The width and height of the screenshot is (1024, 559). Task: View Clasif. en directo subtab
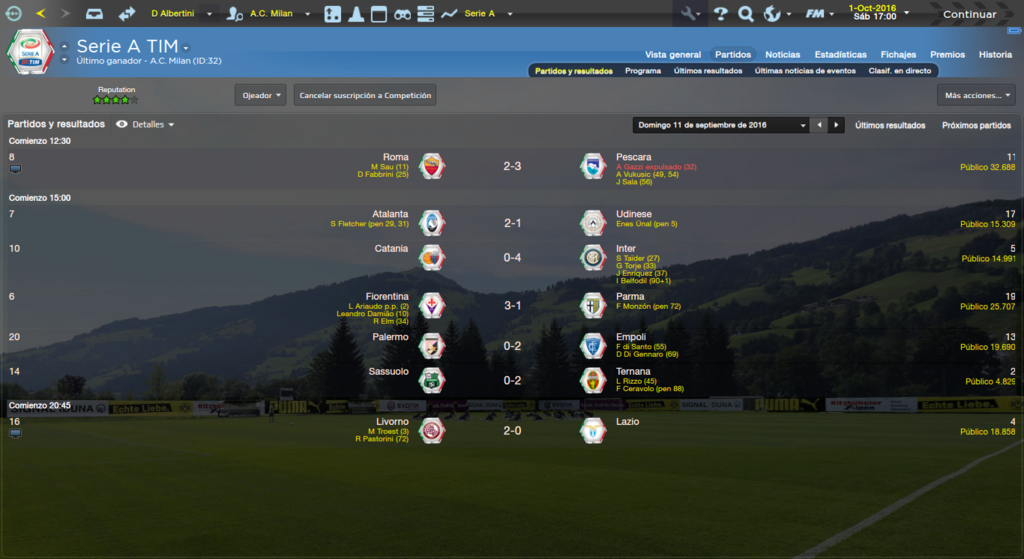900,71
